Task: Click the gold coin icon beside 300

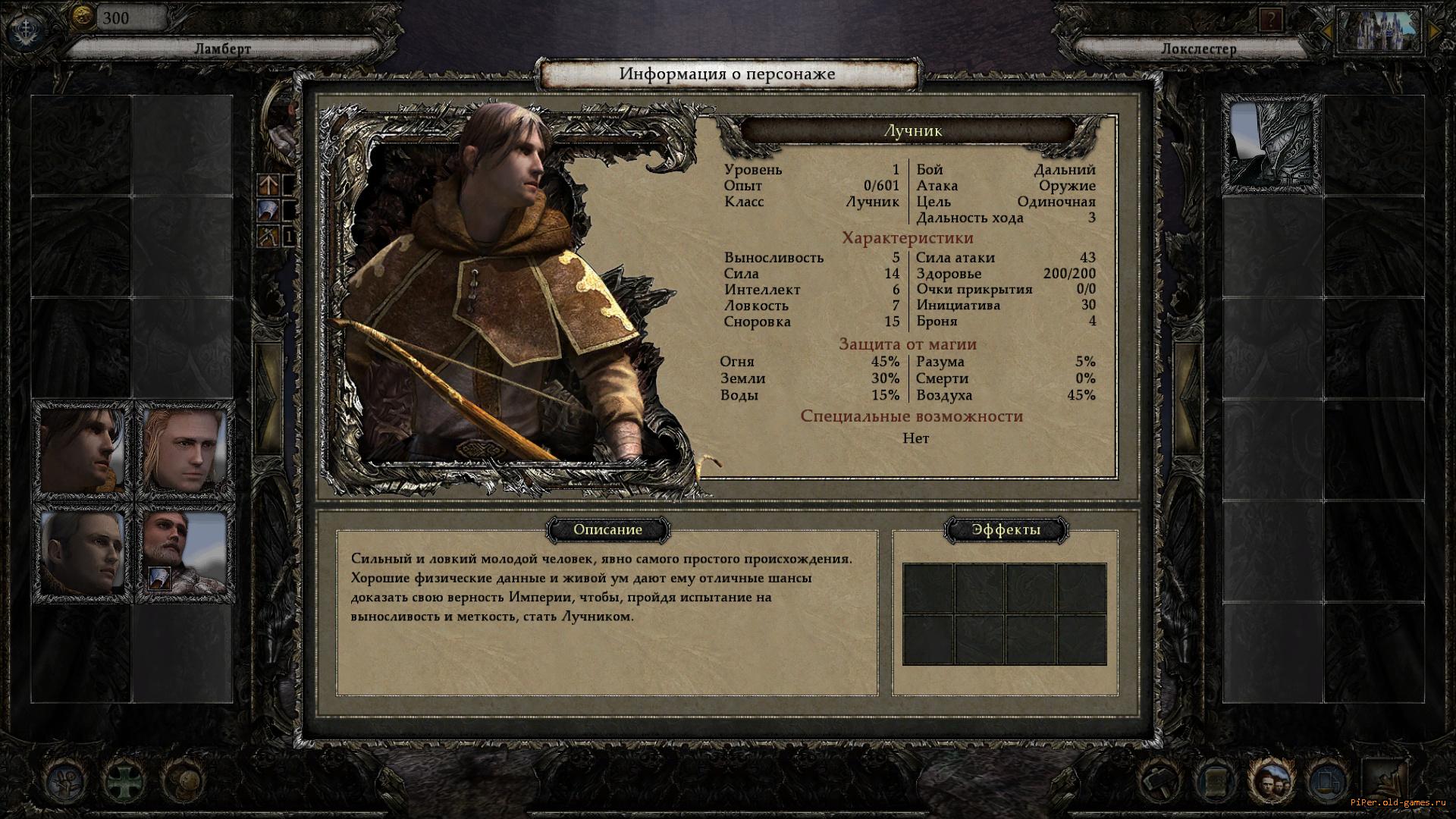Action: click(82, 17)
